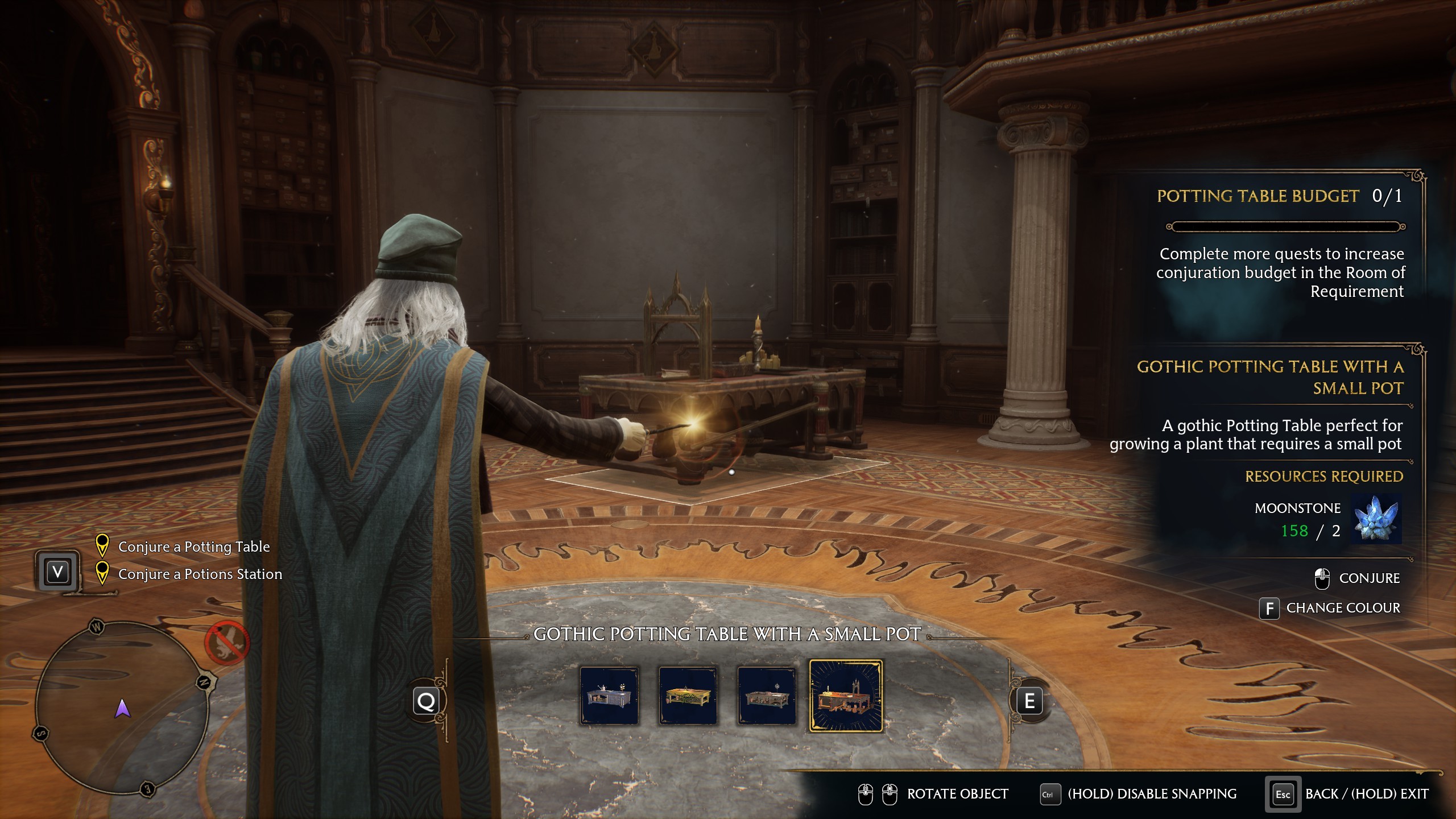Pick the brown potting table thumbnail
Viewport: 1456px width, 819px height.
766,696
